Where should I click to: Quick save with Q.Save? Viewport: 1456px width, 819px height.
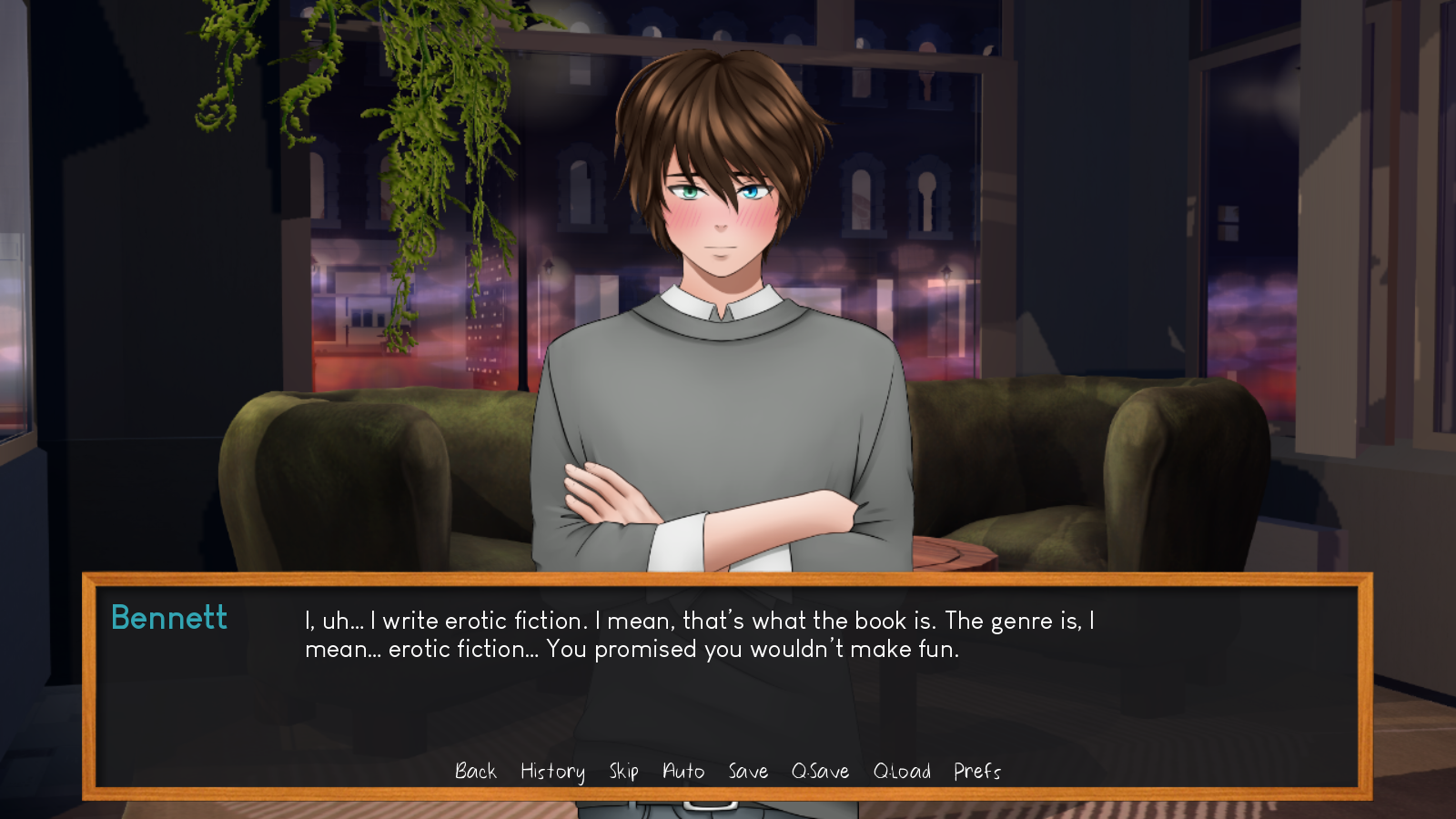(820, 772)
